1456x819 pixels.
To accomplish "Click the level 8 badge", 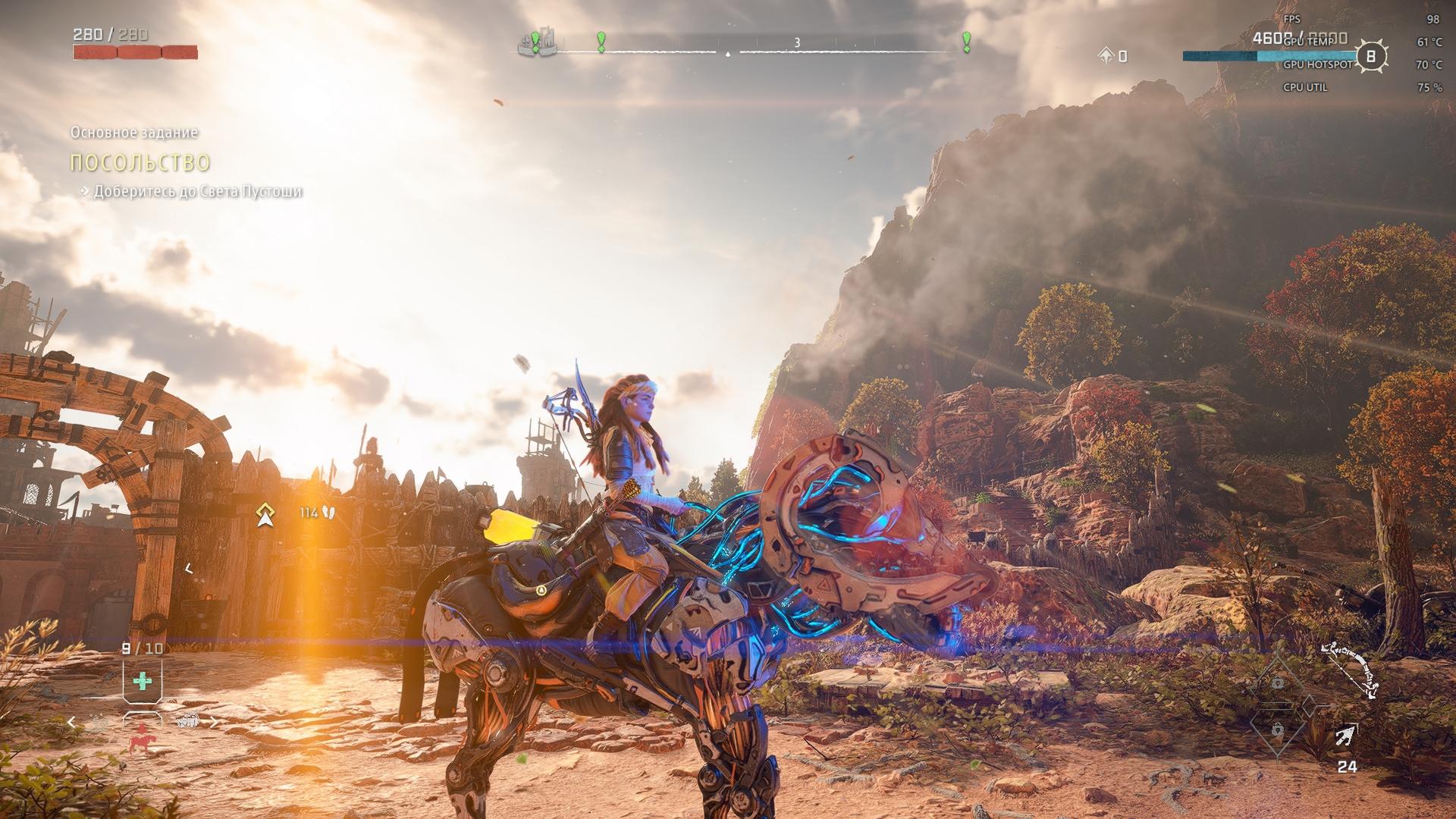I will (x=1370, y=56).
